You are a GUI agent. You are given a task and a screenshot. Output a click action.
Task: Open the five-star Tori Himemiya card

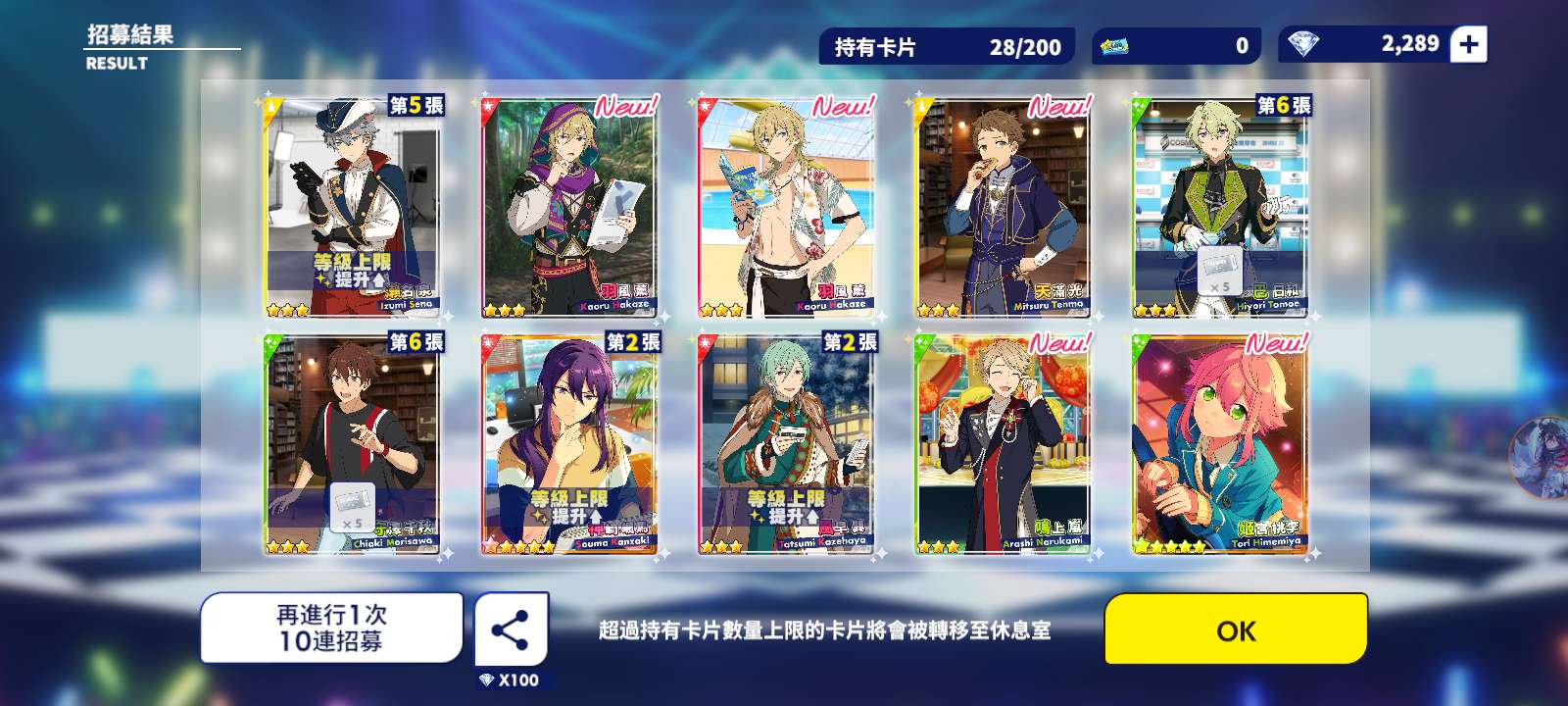1219,444
